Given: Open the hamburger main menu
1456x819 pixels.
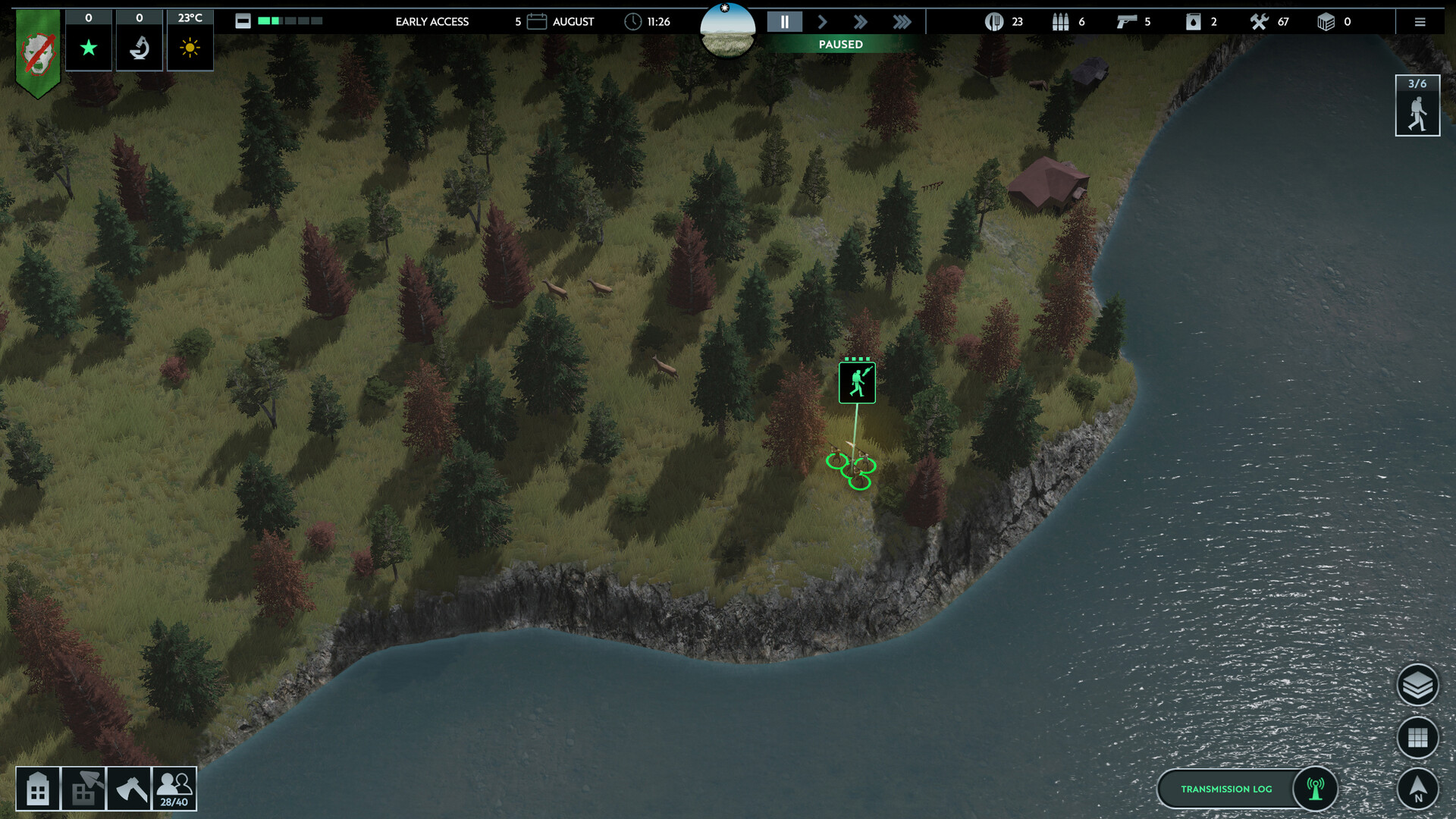Looking at the screenshot, I should tap(1420, 22).
